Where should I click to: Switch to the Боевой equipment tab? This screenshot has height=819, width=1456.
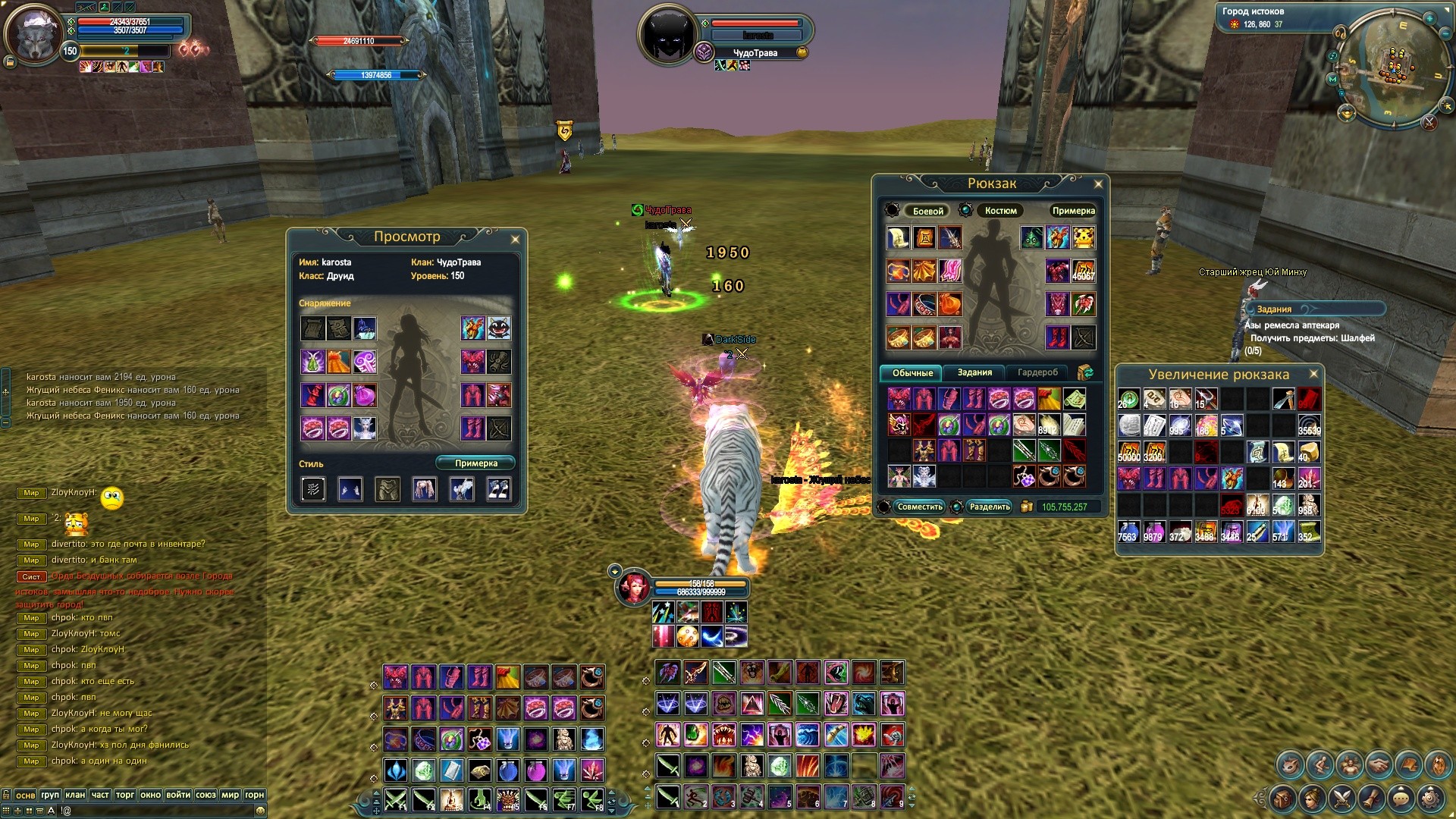click(927, 211)
